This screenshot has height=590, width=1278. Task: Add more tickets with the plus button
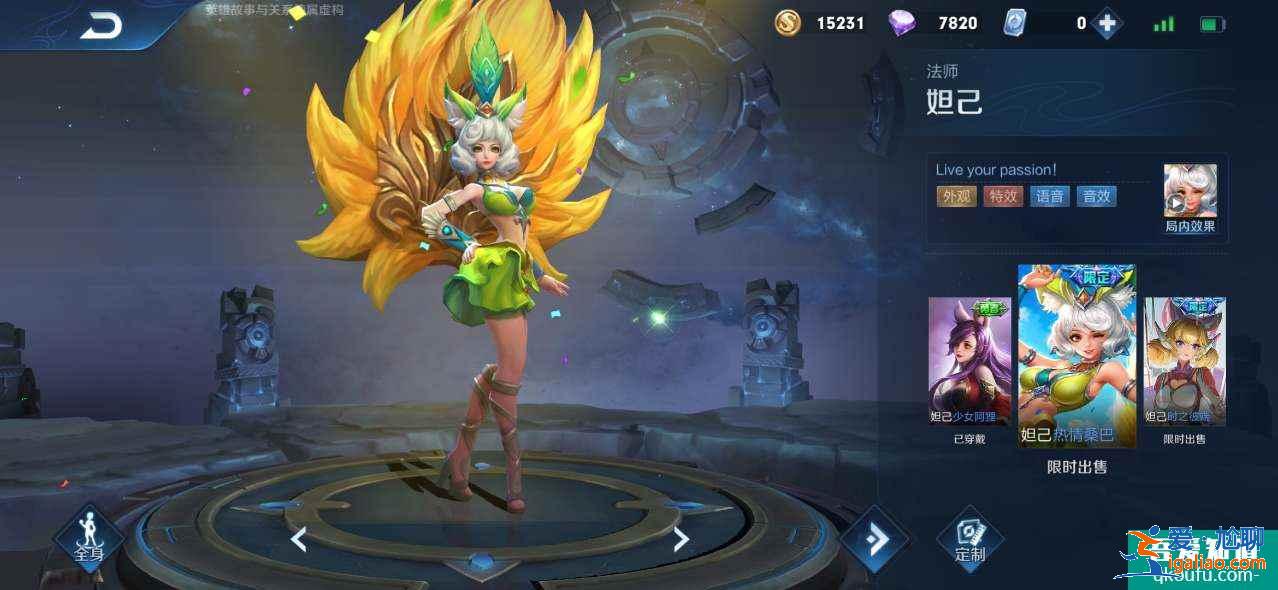pos(1106,23)
